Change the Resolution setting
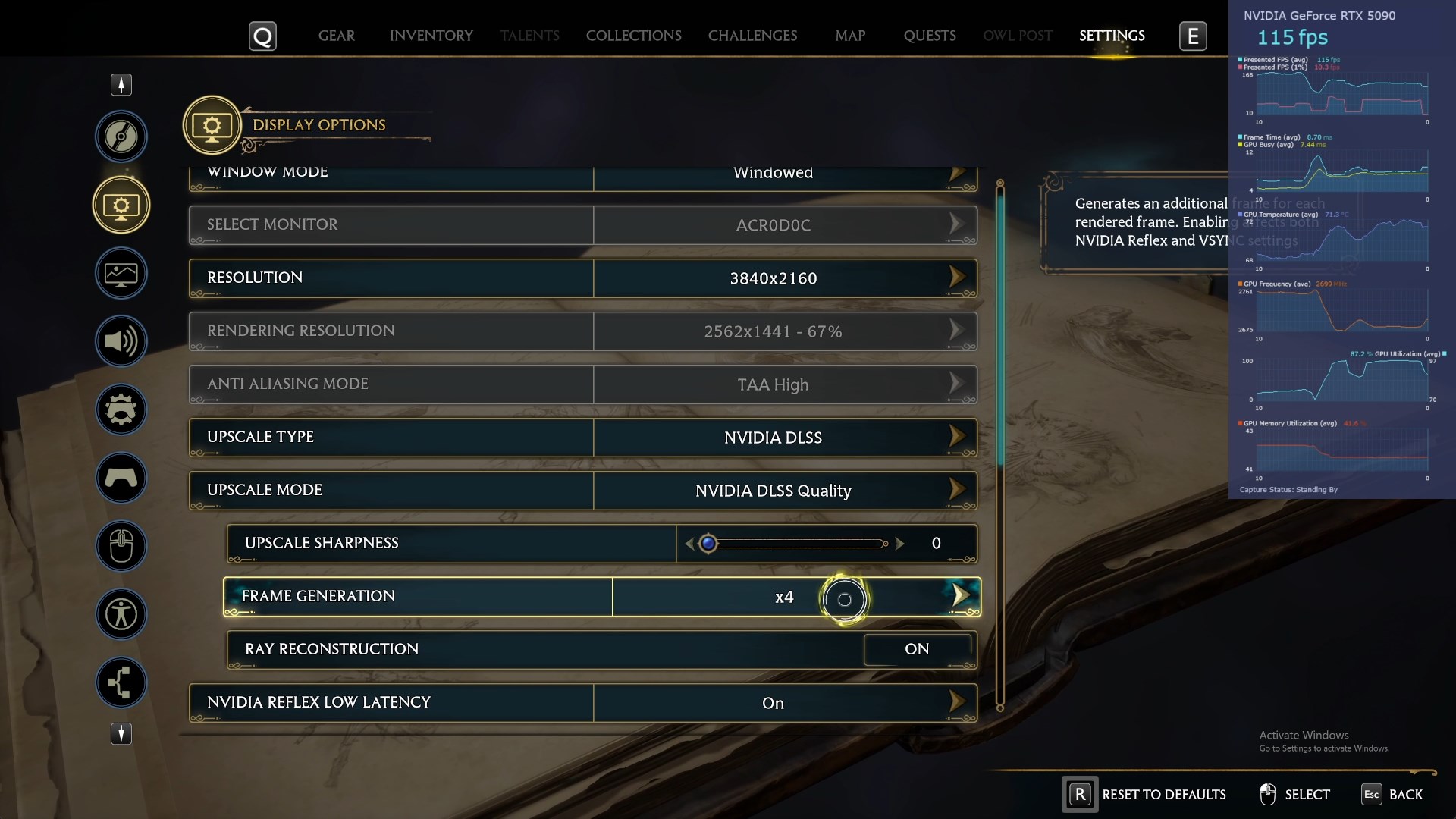The height and width of the screenshot is (819, 1456). [957, 278]
